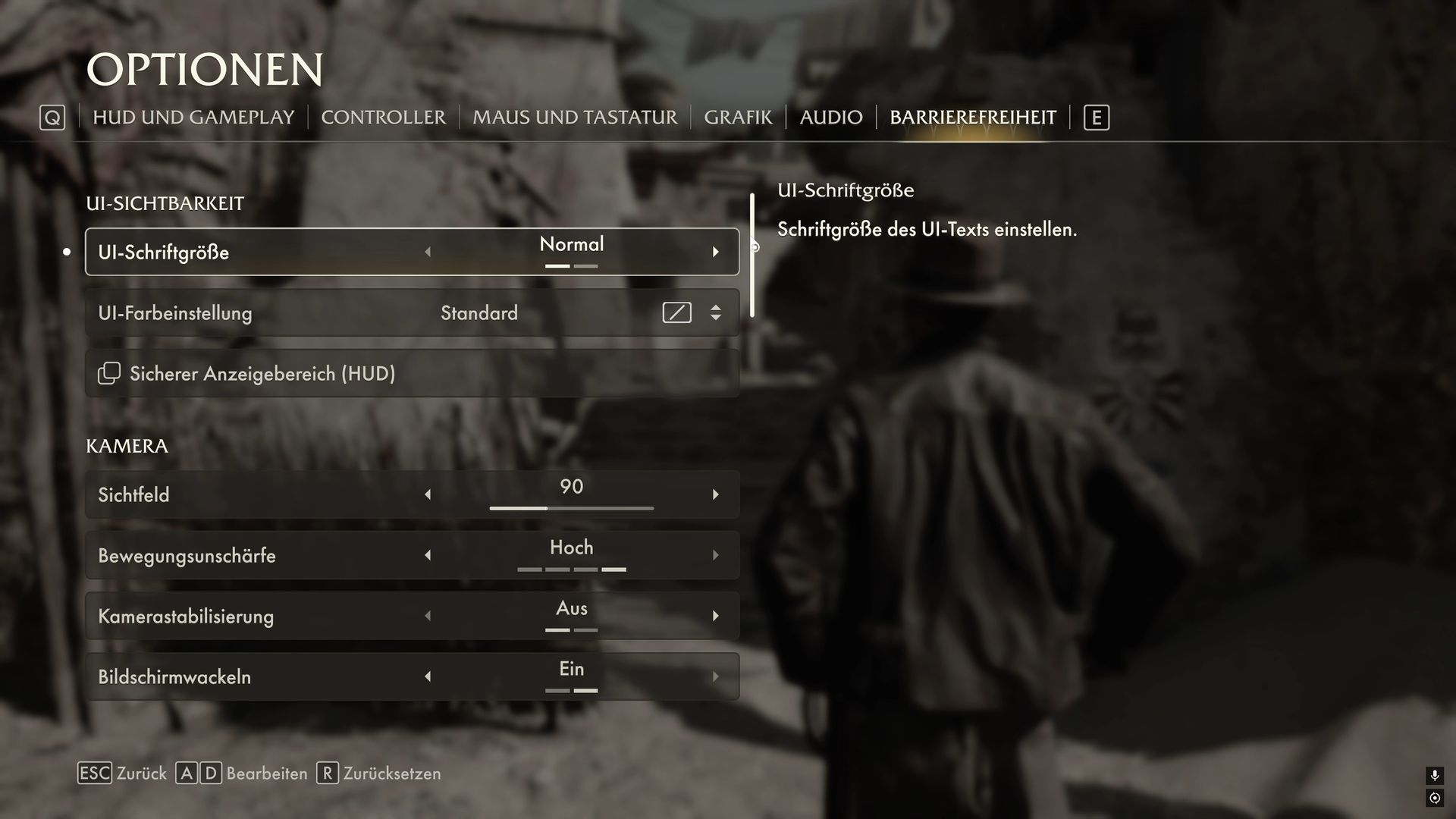Open the Audio tab
1456x819 pixels.
[x=831, y=118]
